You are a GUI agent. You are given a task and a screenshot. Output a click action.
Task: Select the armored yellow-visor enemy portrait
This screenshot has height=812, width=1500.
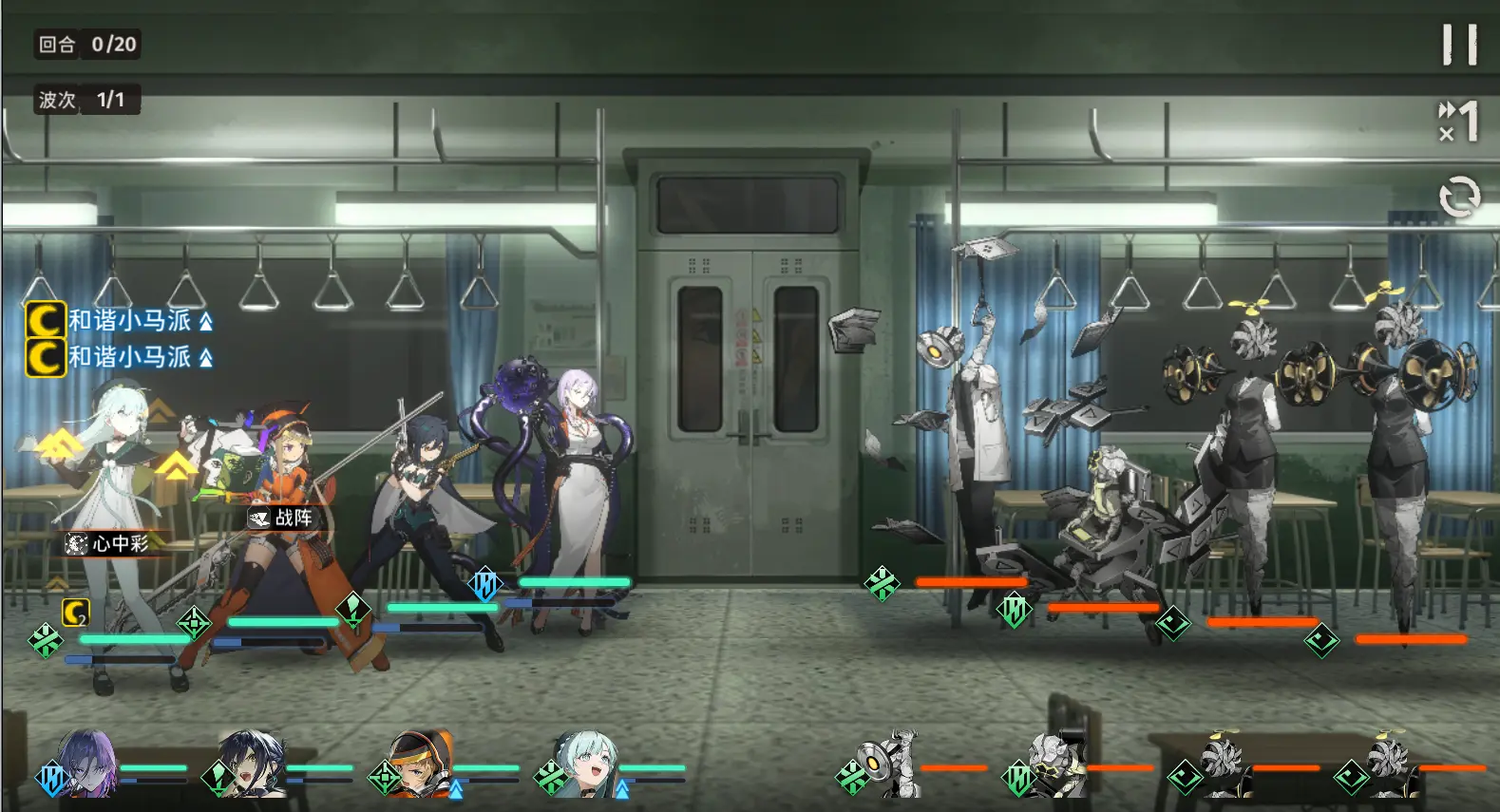click(1056, 765)
